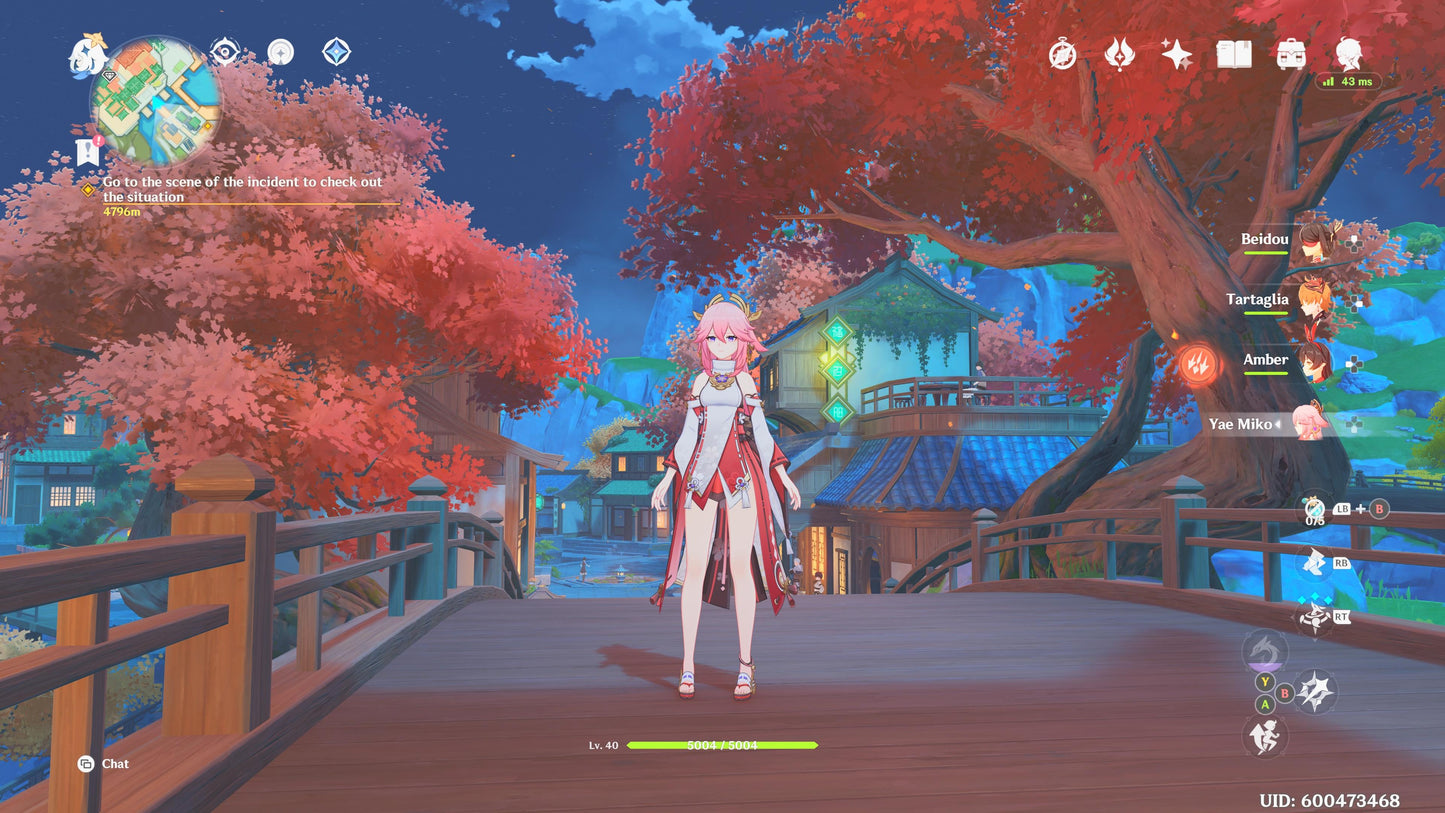Activate the sprint running figure icon
The image size is (1445, 813).
(1264, 737)
